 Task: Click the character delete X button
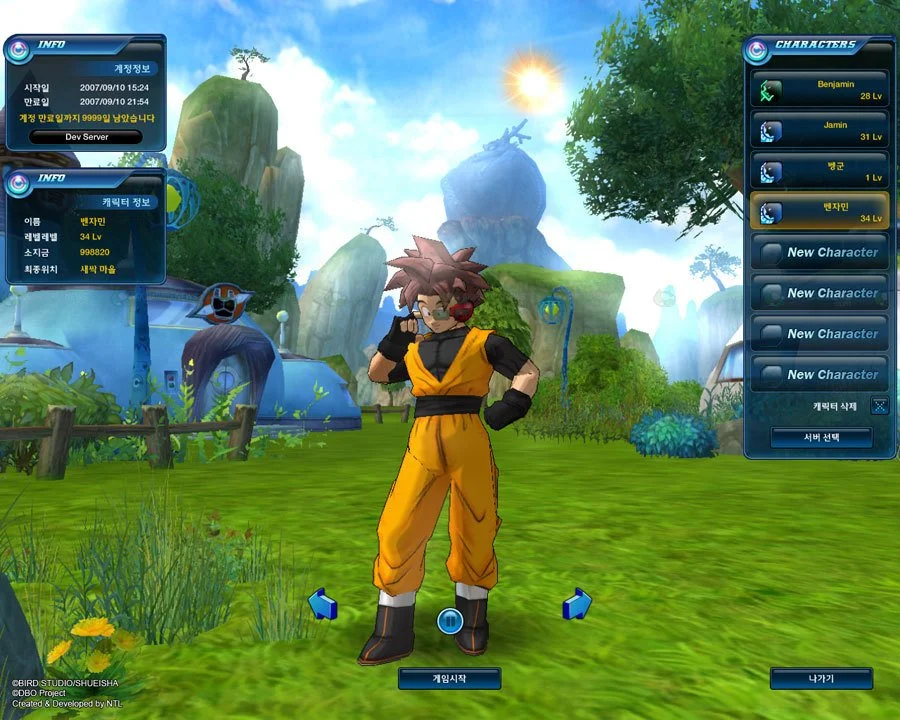pos(879,406)
